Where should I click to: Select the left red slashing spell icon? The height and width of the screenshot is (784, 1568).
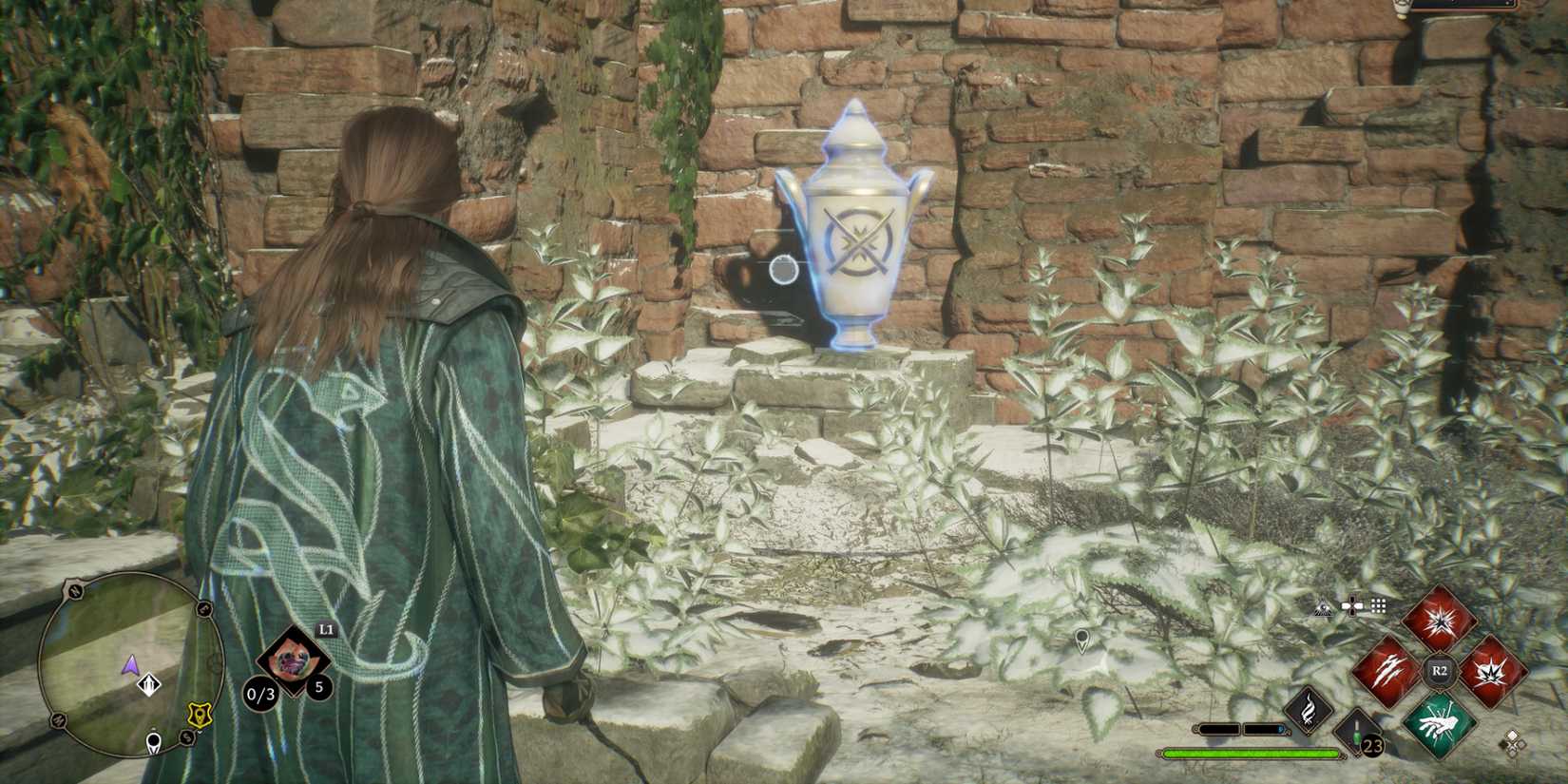tap(1389, 670)
